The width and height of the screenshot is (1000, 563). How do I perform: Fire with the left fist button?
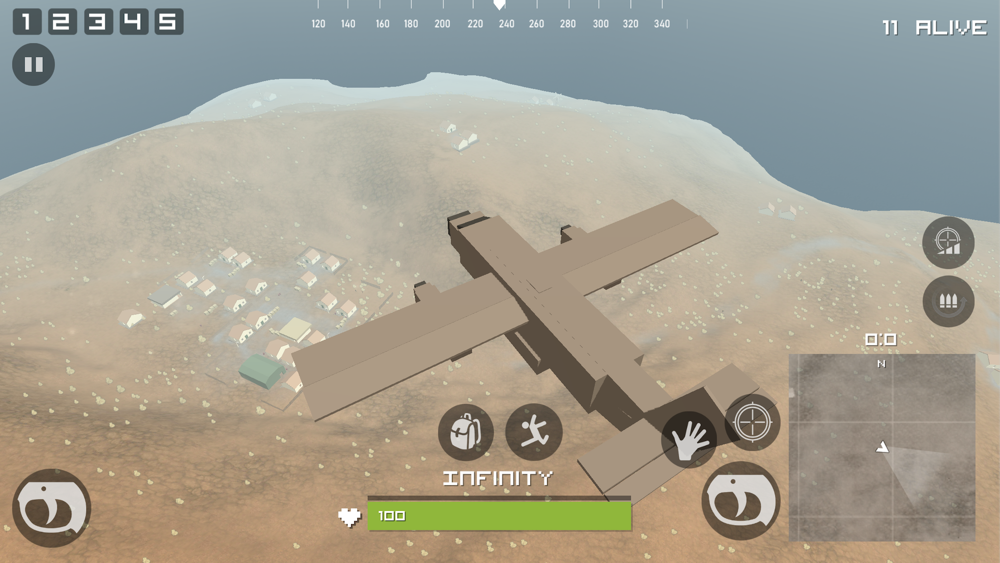click(x=51, y=508)
